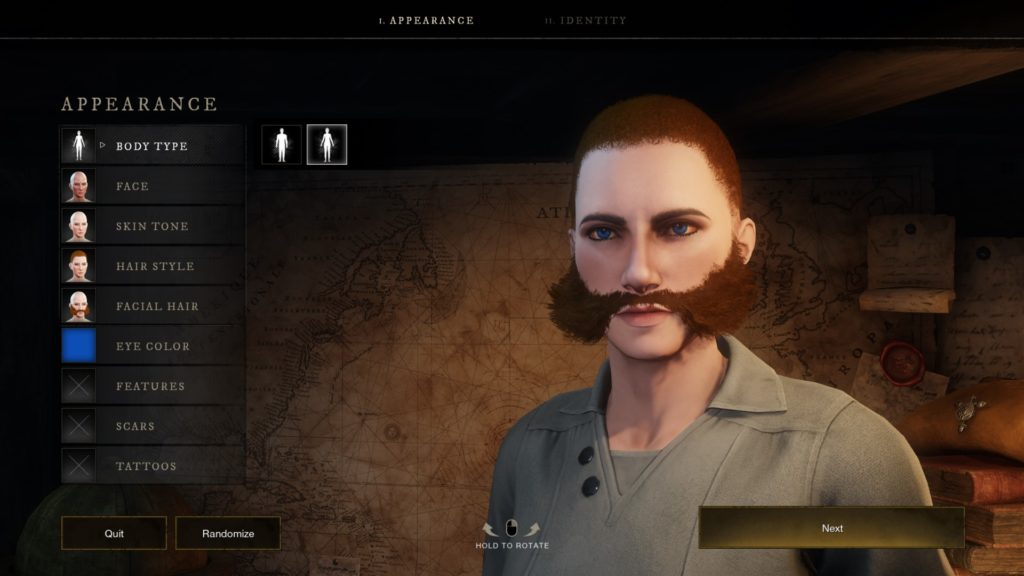Open the Body Type category
This screenshot has height=576, width=1024.
pyautogui.click(x=151, y=146)
